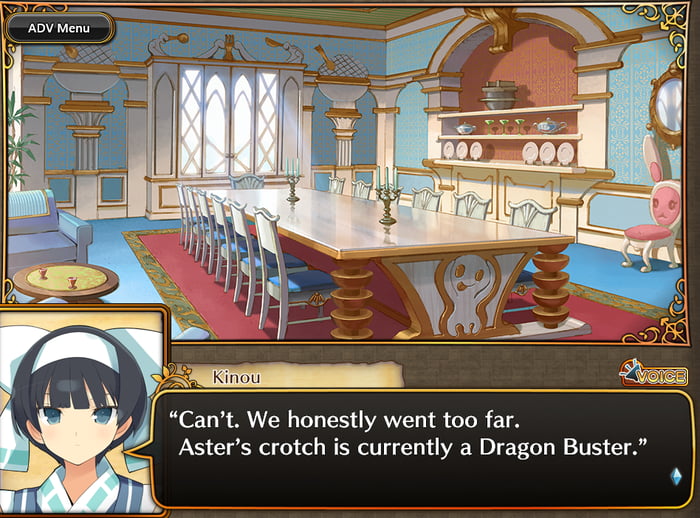Replay the line with the VOICE button

653,375
